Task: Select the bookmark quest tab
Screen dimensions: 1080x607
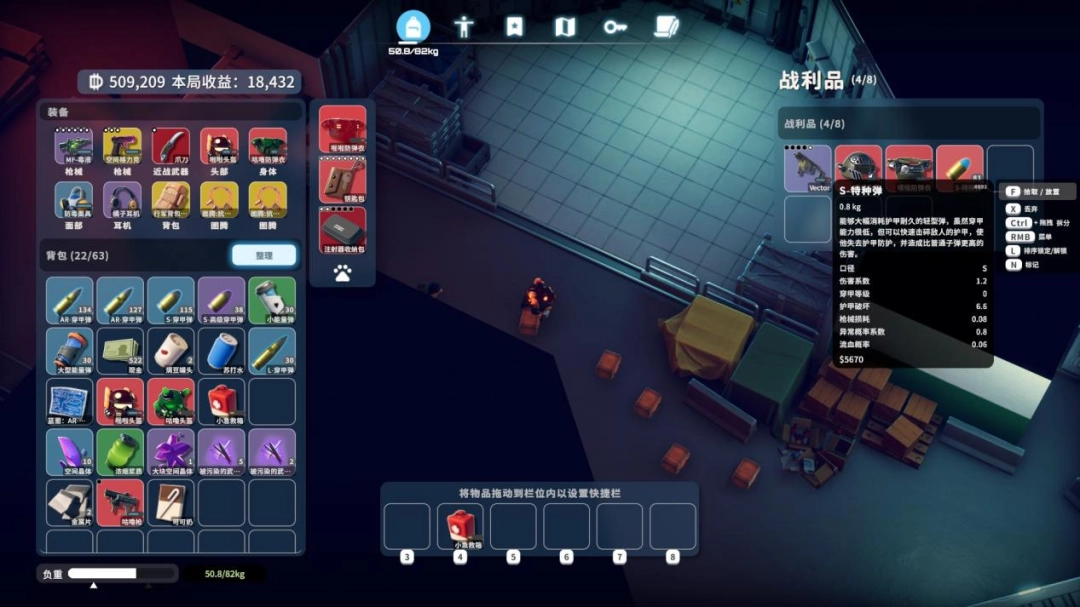Action: tap(514, 27)
